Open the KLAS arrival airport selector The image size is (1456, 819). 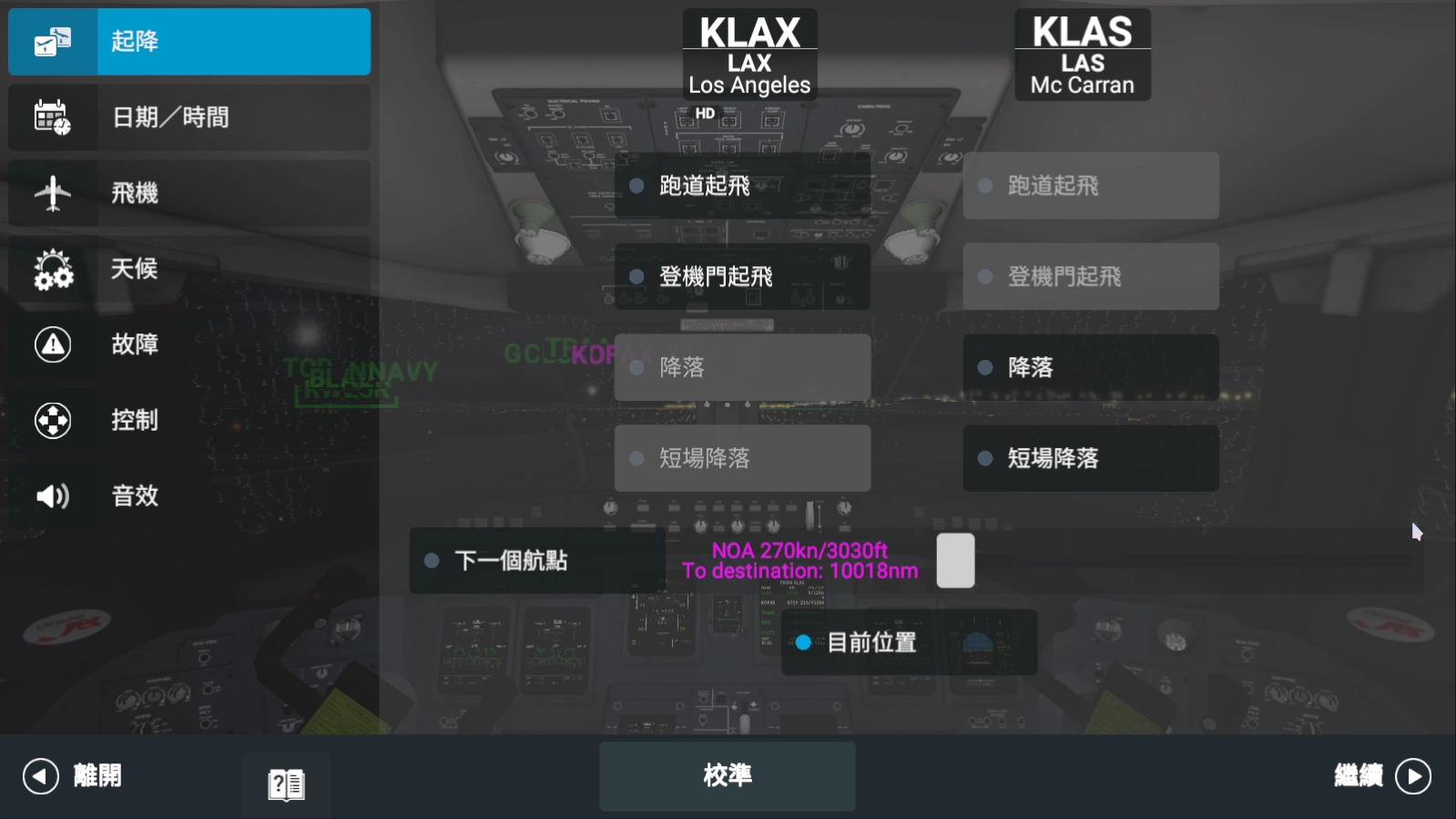coord(1082,55)
